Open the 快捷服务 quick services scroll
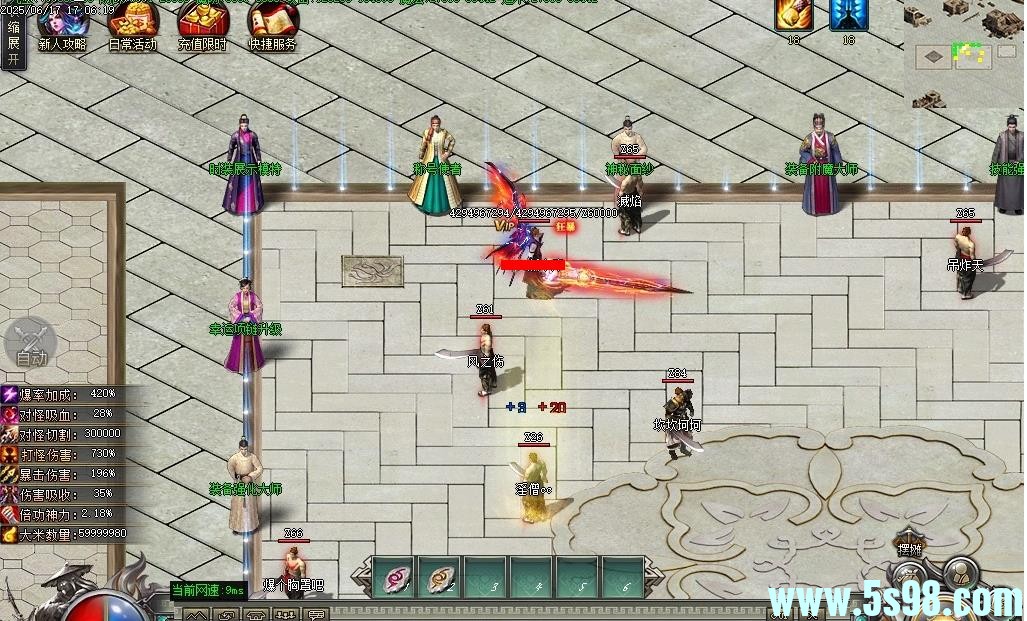This screenshot has height=621, width=1027. point(273,24)
